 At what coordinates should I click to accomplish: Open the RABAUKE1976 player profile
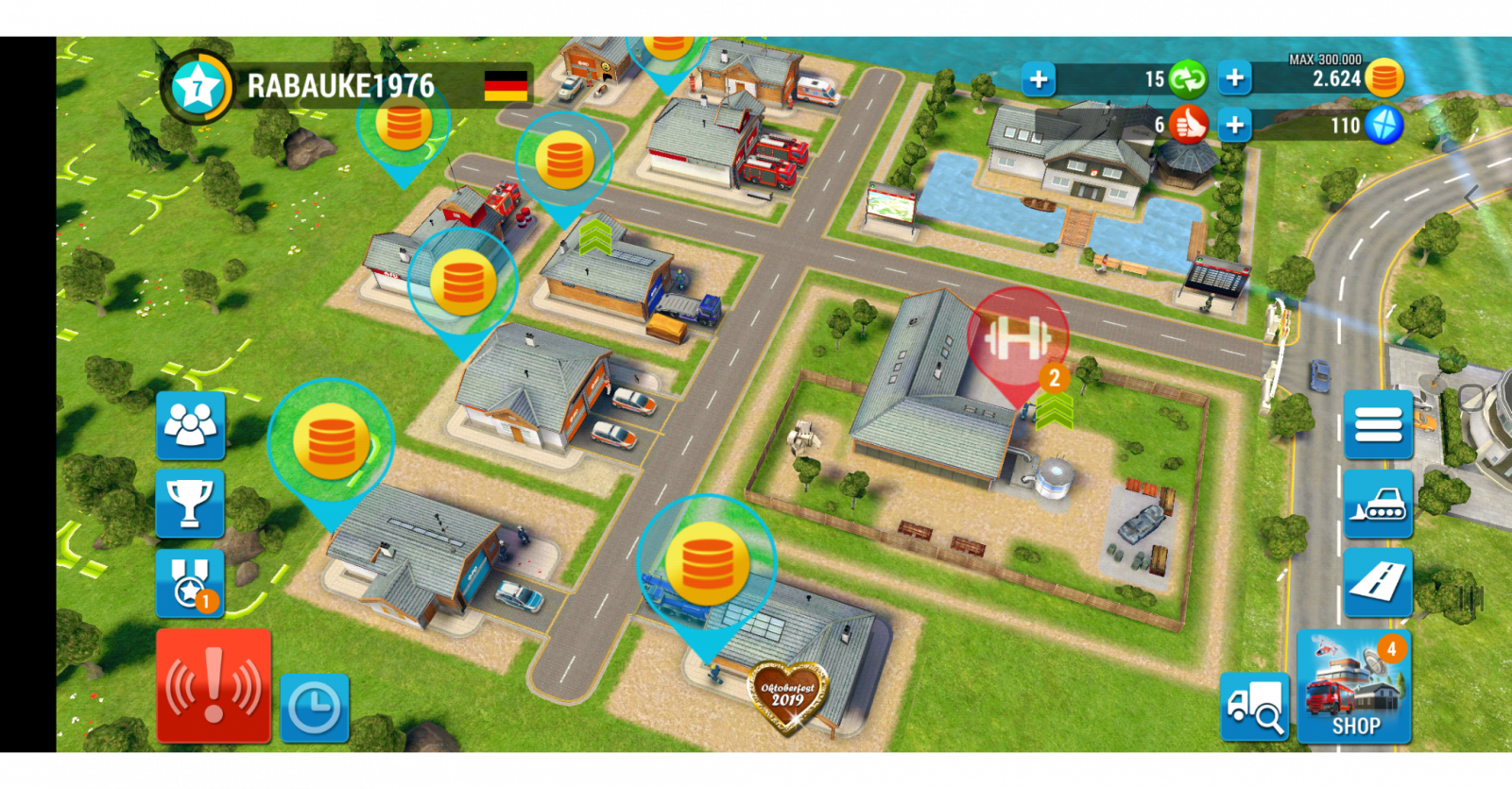click(341, 87)
